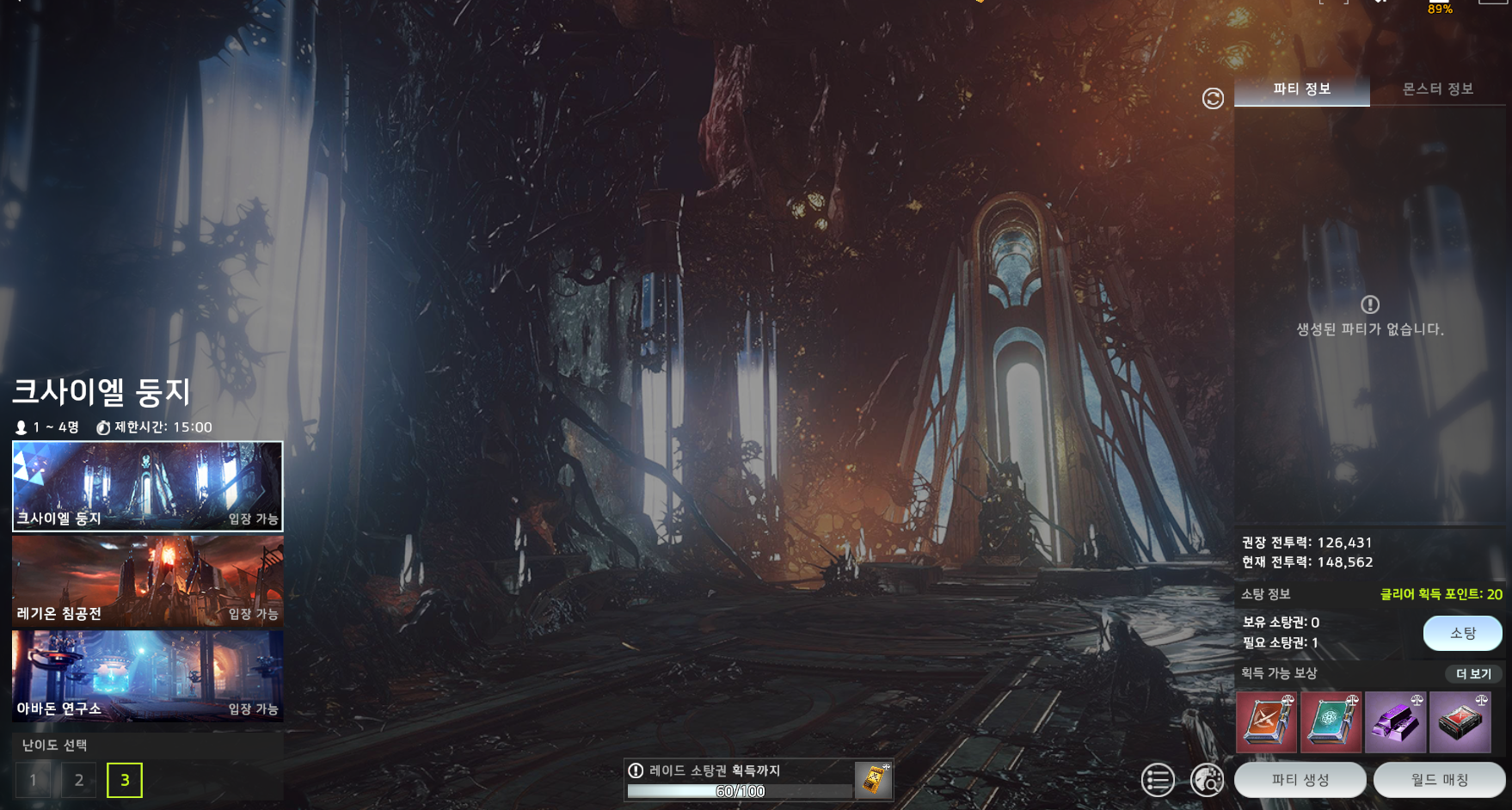Inspect the teal book reward
Image resolution: width=1512 pixels, height=810 pixels.
click(1331, 722)
